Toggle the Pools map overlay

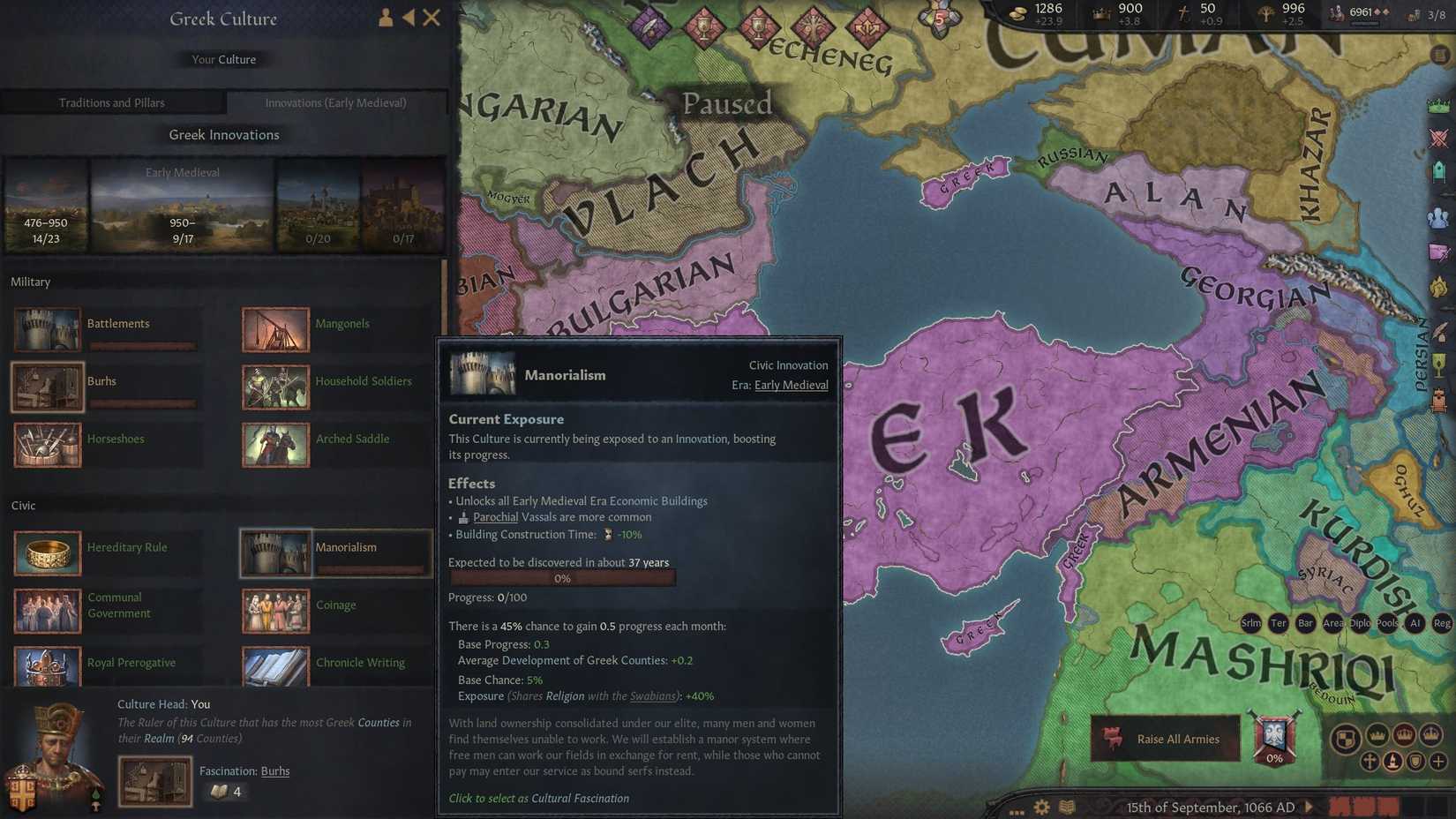[x=1388, y=622]
